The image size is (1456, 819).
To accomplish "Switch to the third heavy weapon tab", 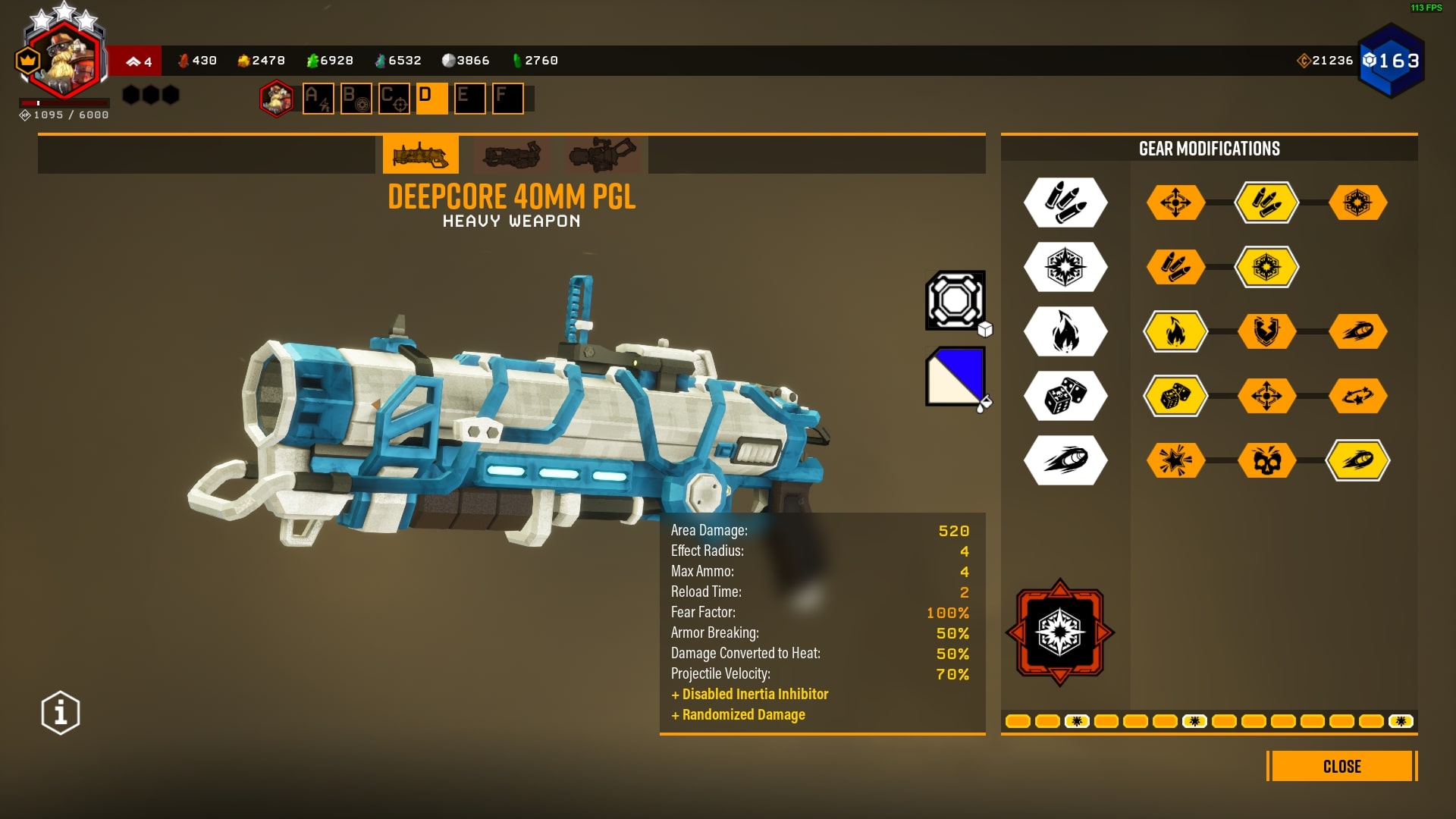I will pyautogui.click(x=603, y=155).
